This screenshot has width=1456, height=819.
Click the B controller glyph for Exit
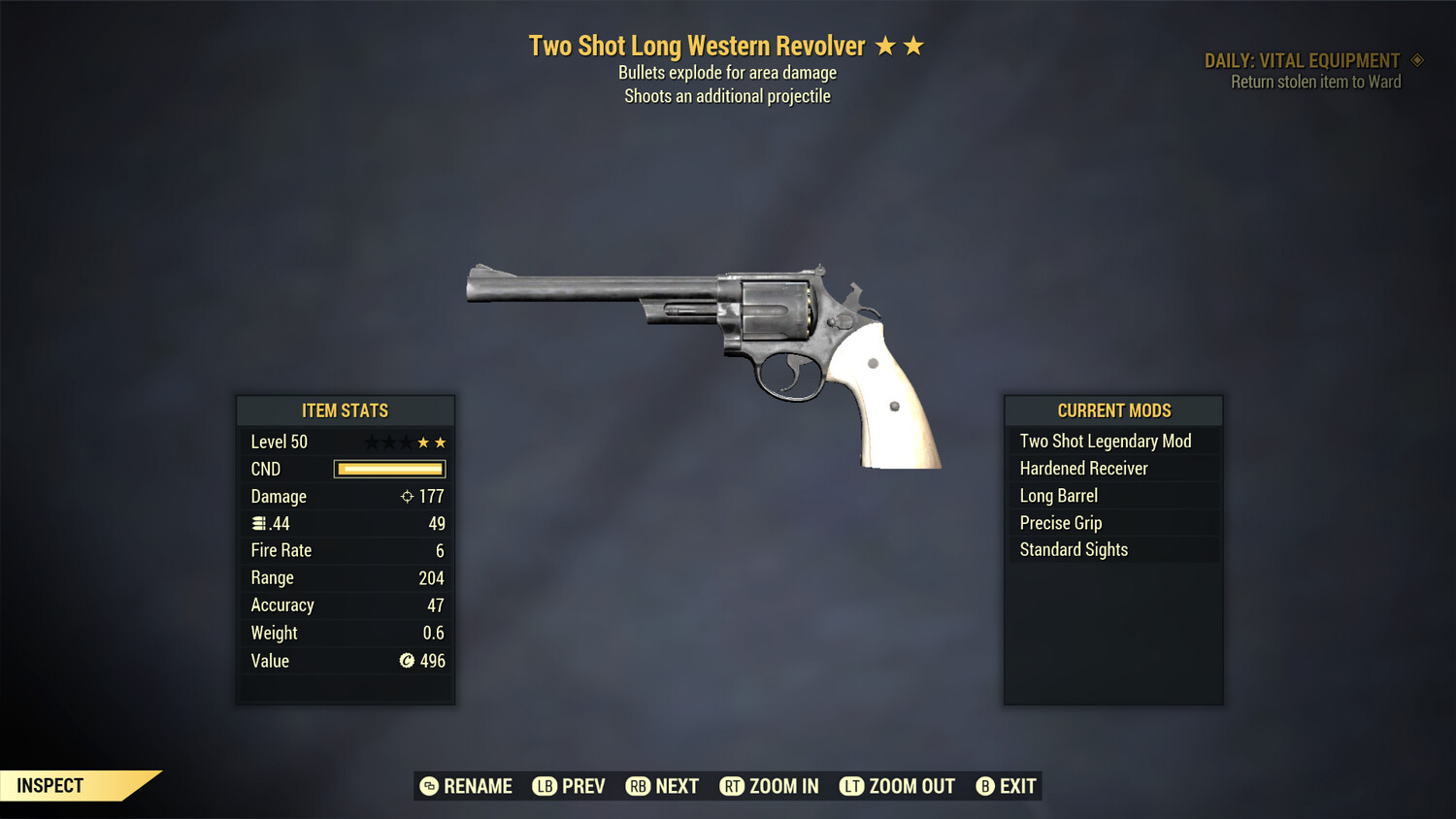986,786
